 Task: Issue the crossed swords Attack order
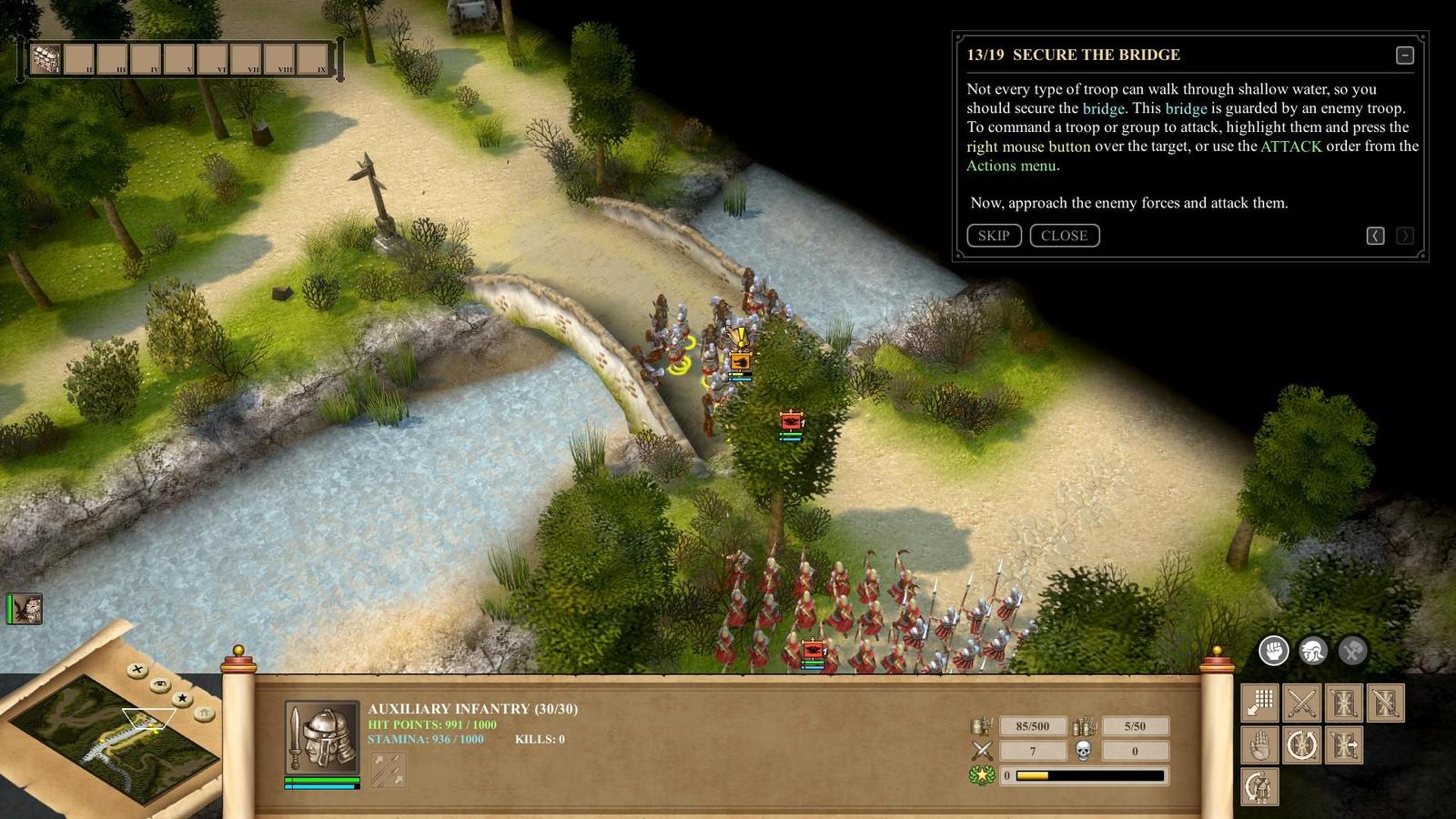[x=1302, y=703]
